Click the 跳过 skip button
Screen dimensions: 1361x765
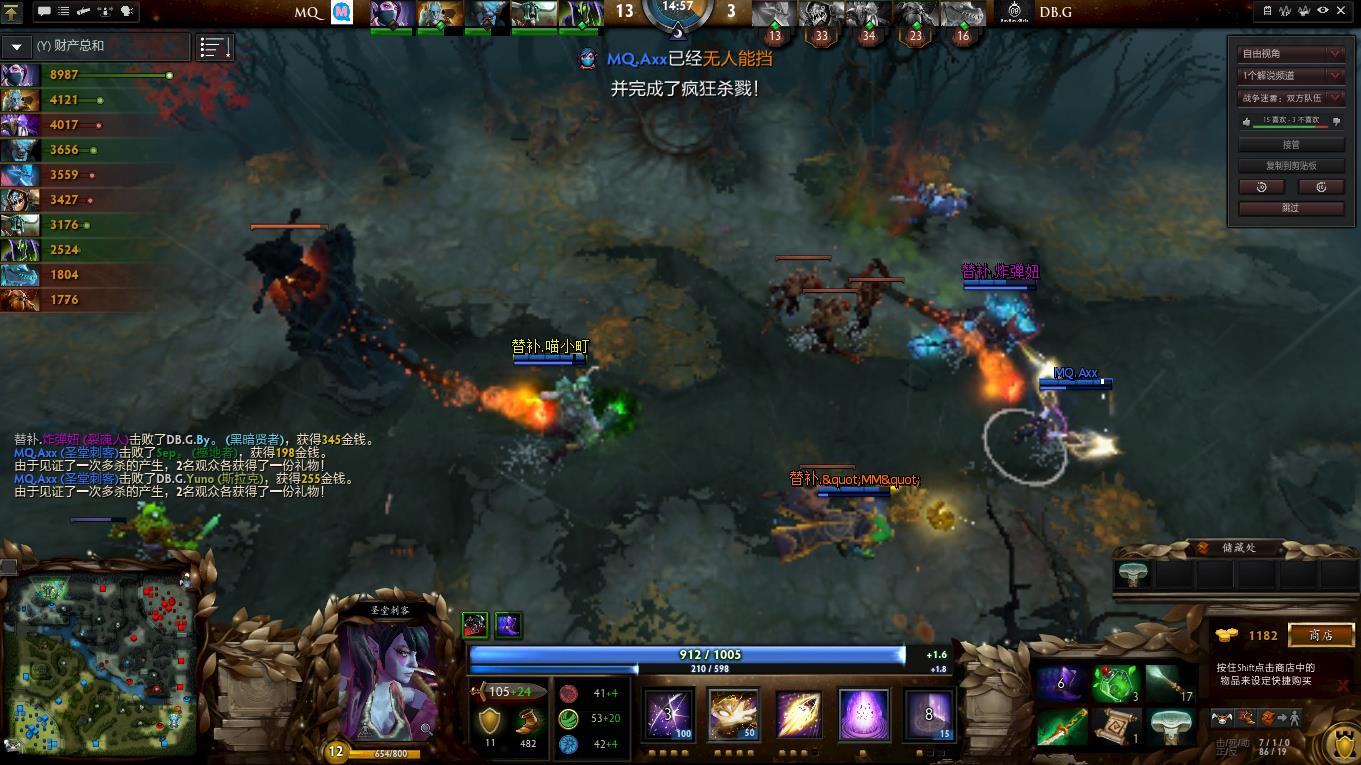(x=1291, y=208)
